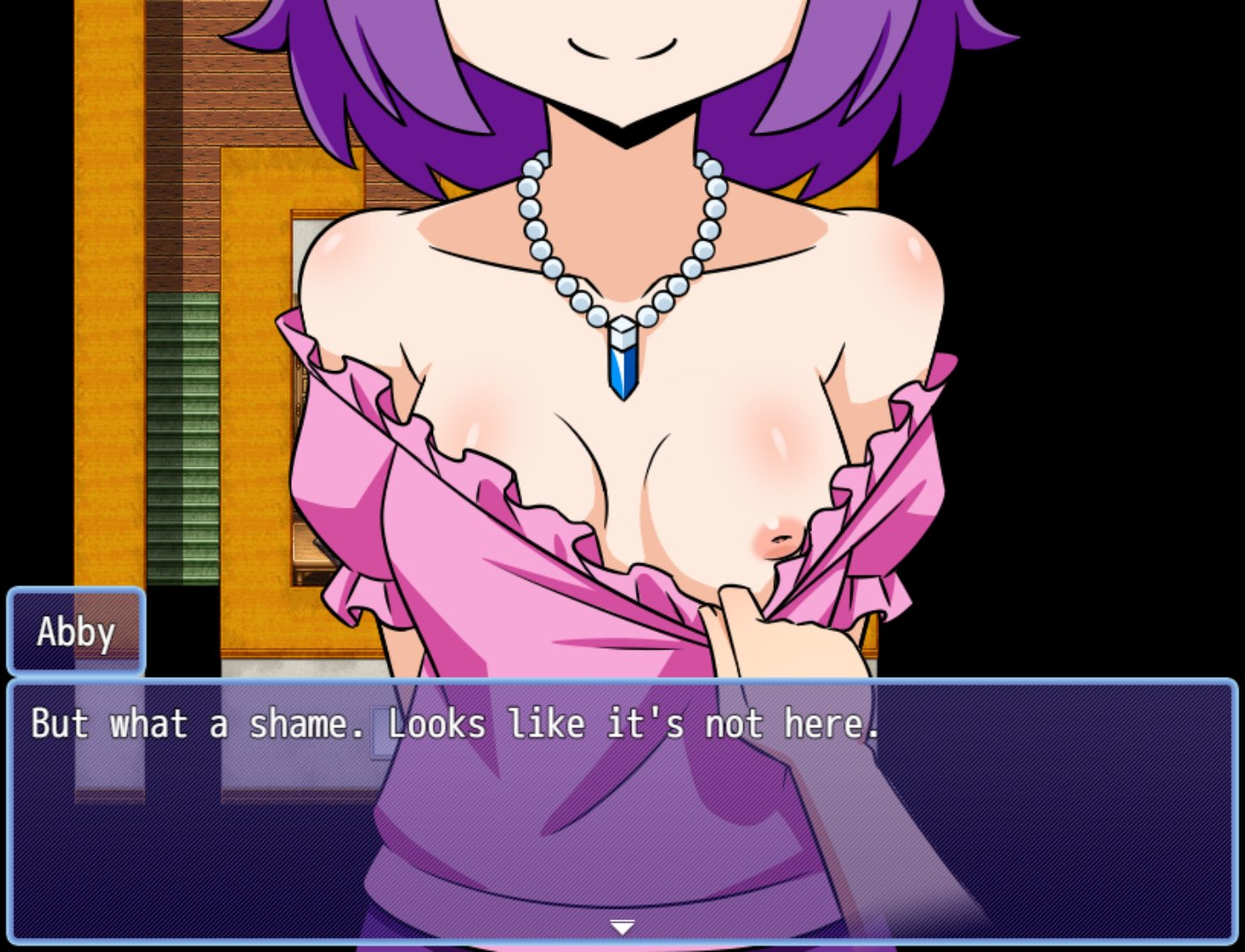1245x952 pixels.
Task: Click the dialogue message box to continue
Action: pos(622,809)
